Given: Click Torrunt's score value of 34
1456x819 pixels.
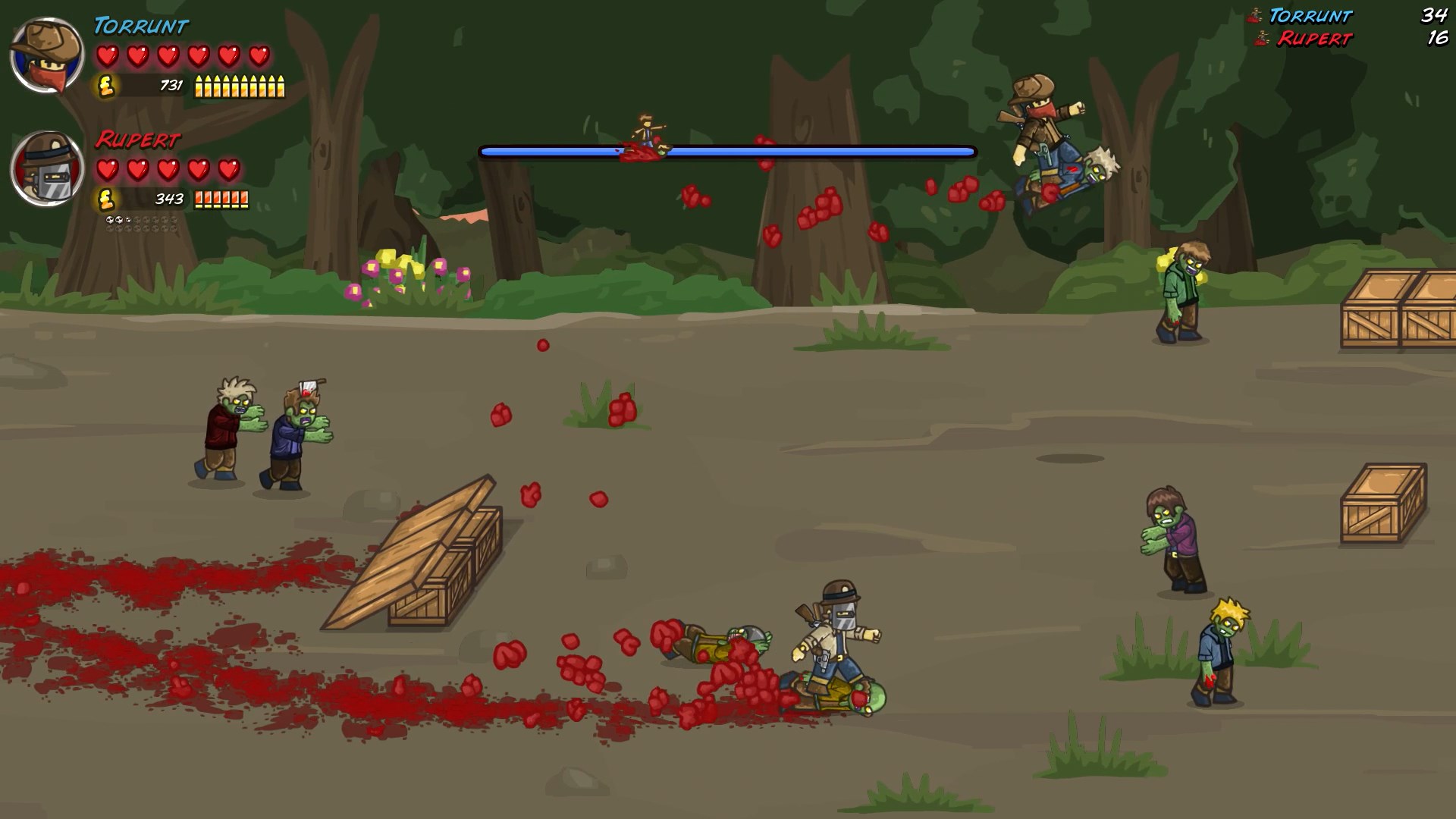Looking at the screenshot, I should (x=1433, y=16).
